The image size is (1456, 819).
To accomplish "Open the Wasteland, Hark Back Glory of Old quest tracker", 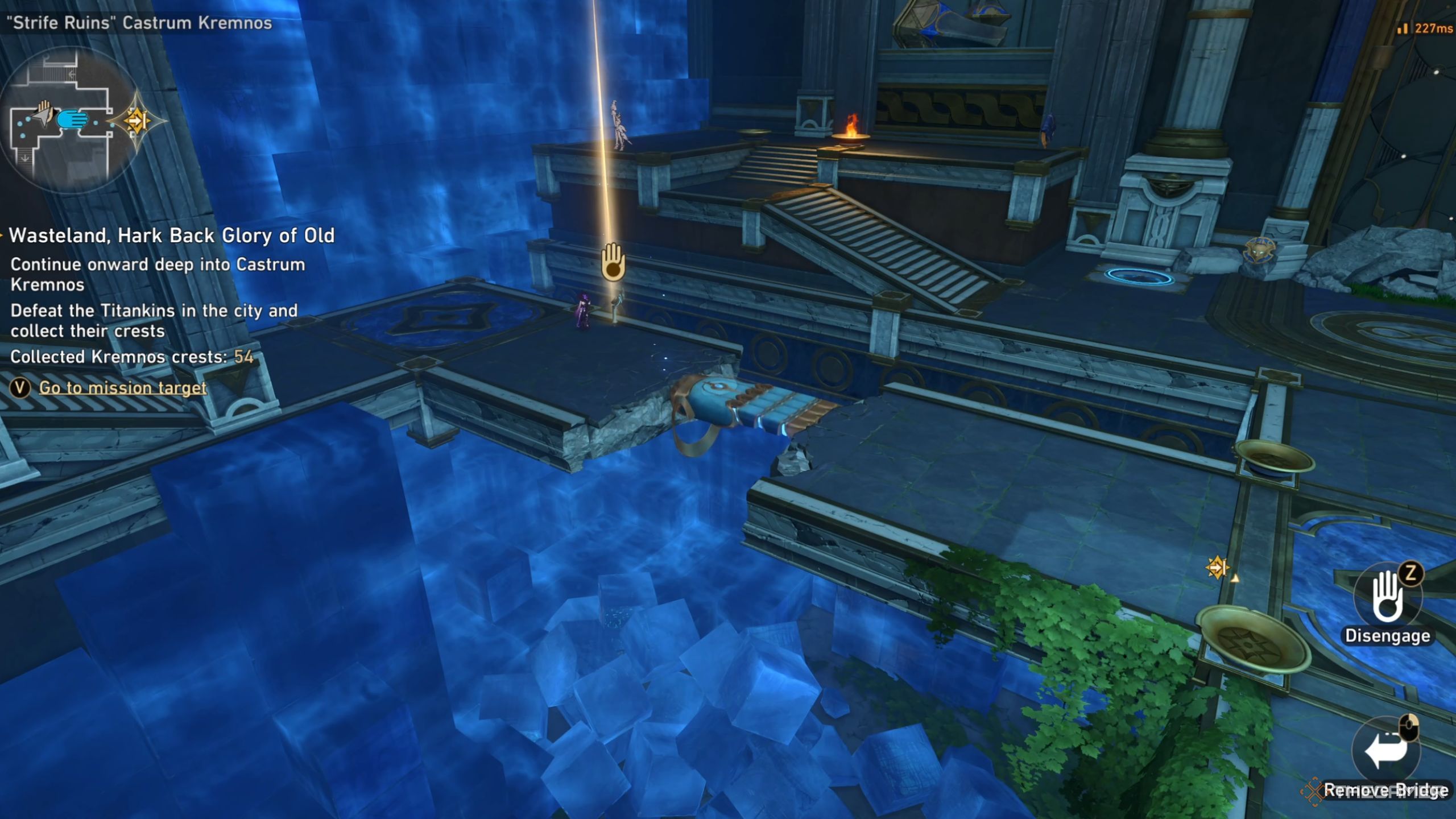I will coord(171,235).
